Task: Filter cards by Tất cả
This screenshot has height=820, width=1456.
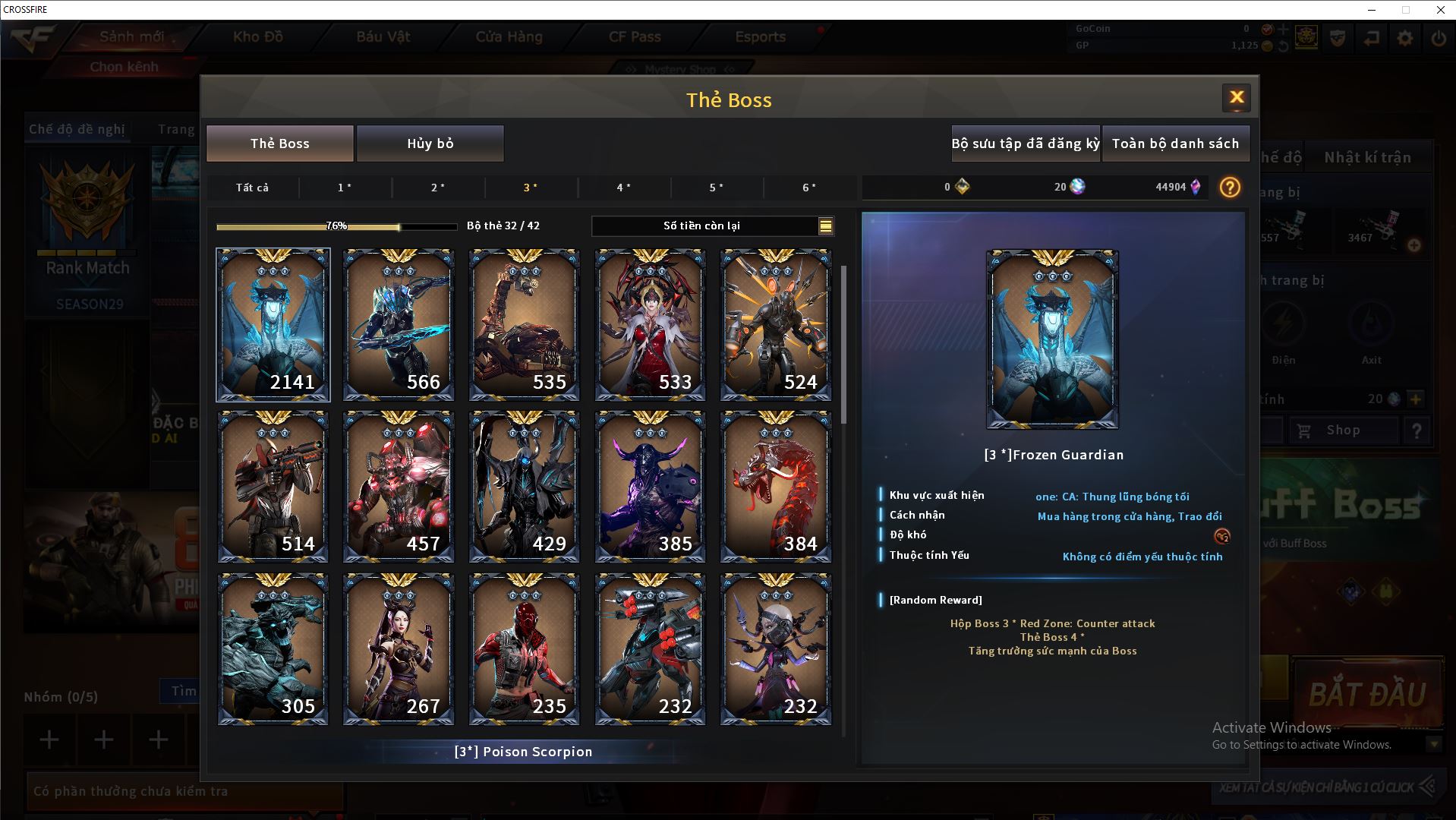Action: coord(252,188)
